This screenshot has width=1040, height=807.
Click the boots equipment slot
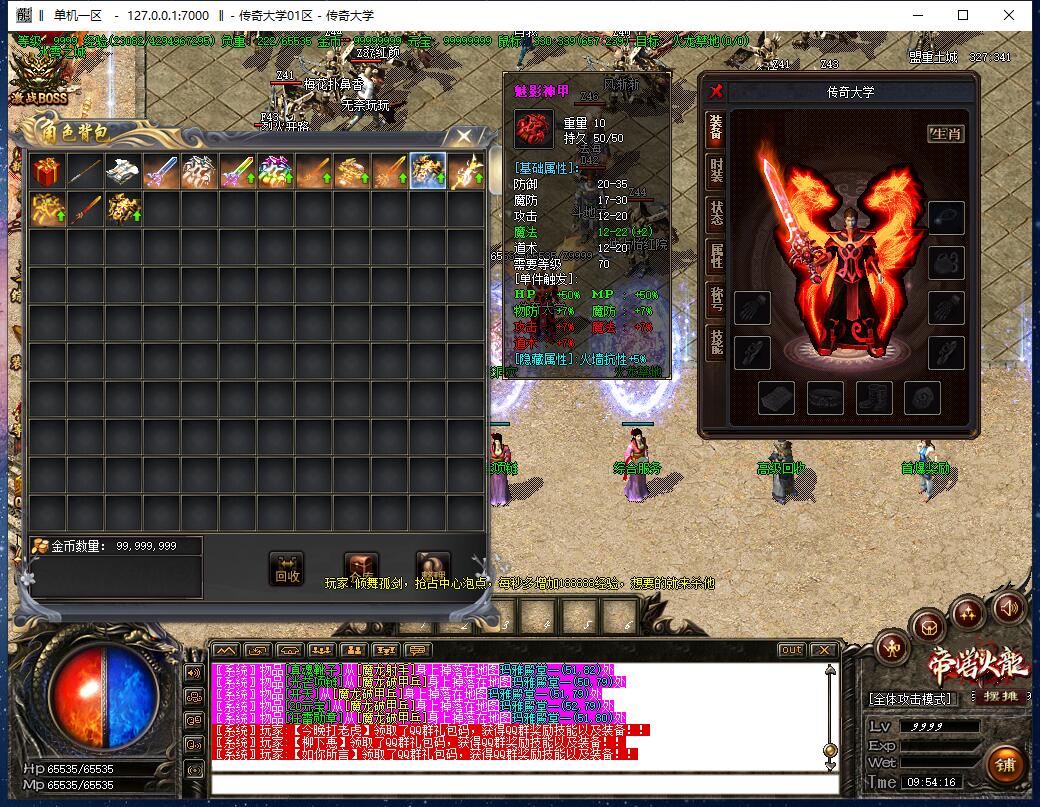click(x=874, y=398)
